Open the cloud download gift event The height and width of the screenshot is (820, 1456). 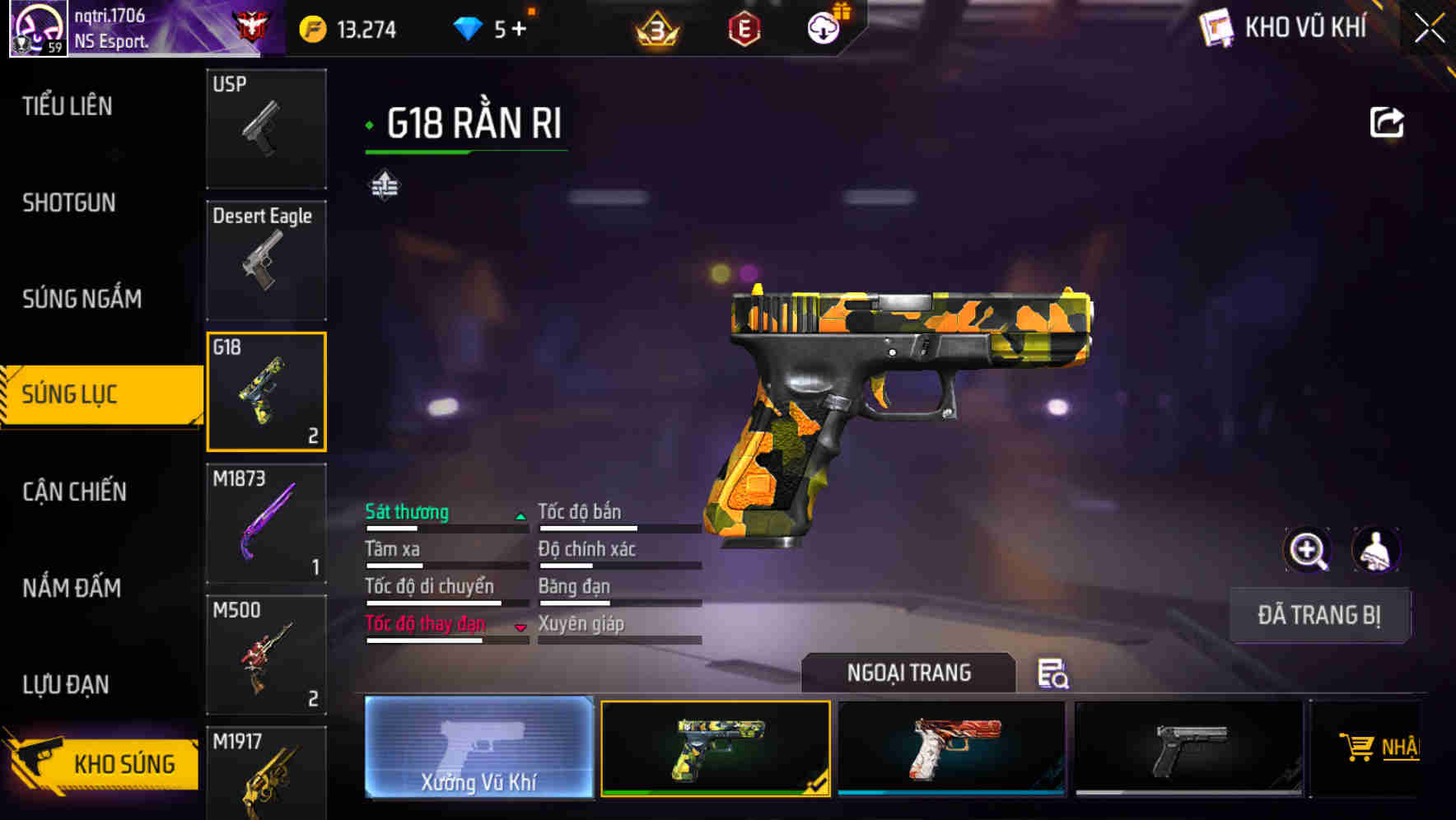coord(824,27)
